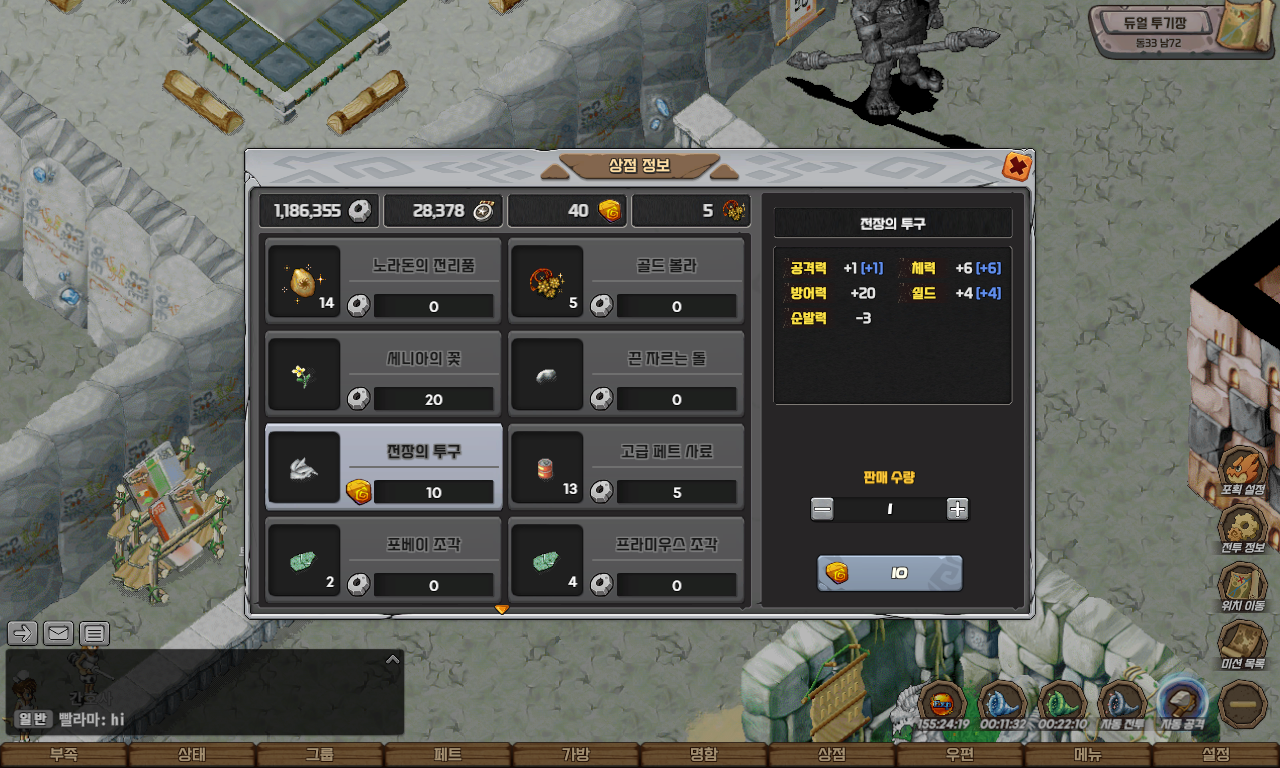This screenshot has width=1280, height=768.
Task: Select the 끈 자르는 돌 item
Action: (626, 372)
